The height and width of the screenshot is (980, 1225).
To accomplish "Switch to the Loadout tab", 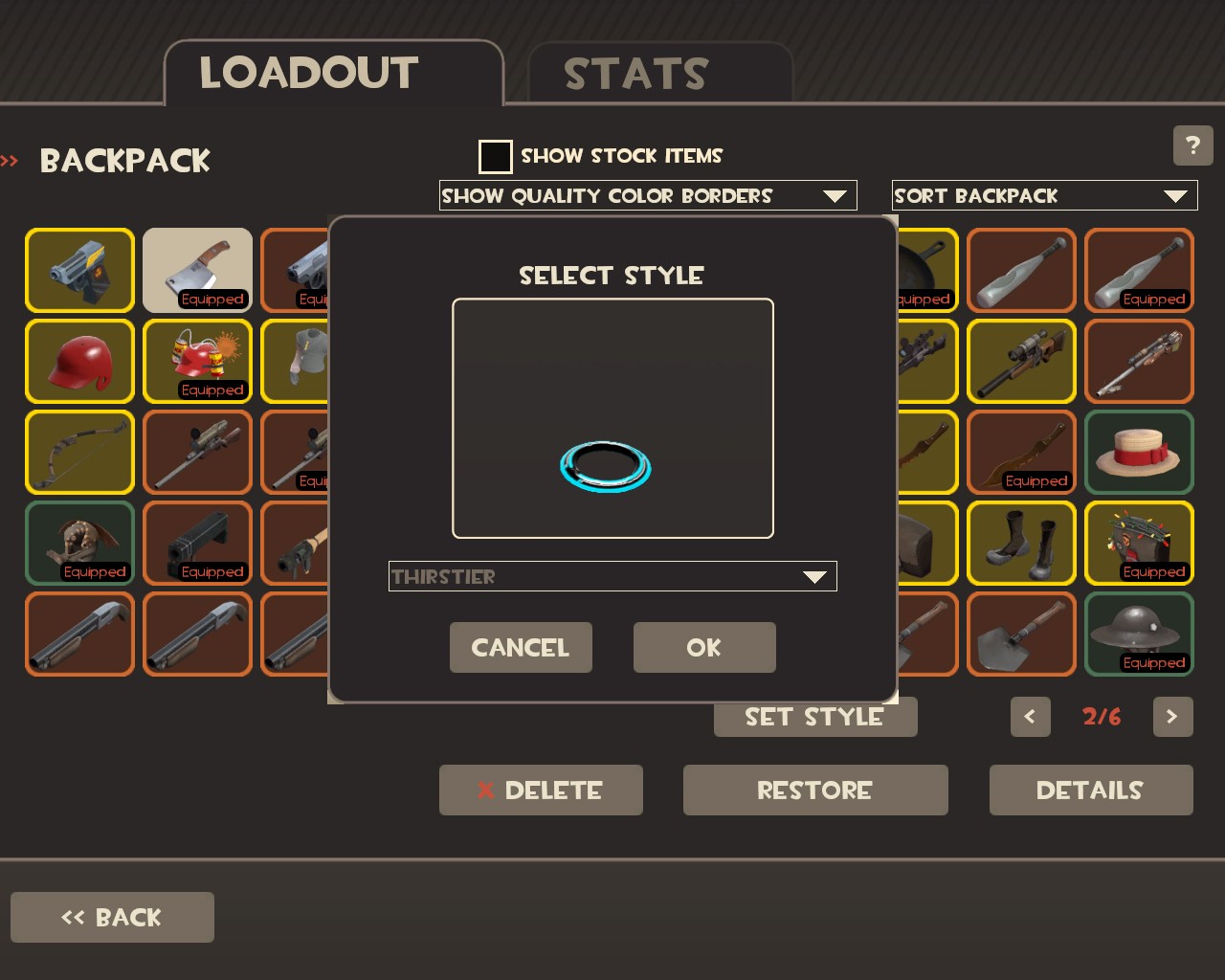I will tap(308, 73).
